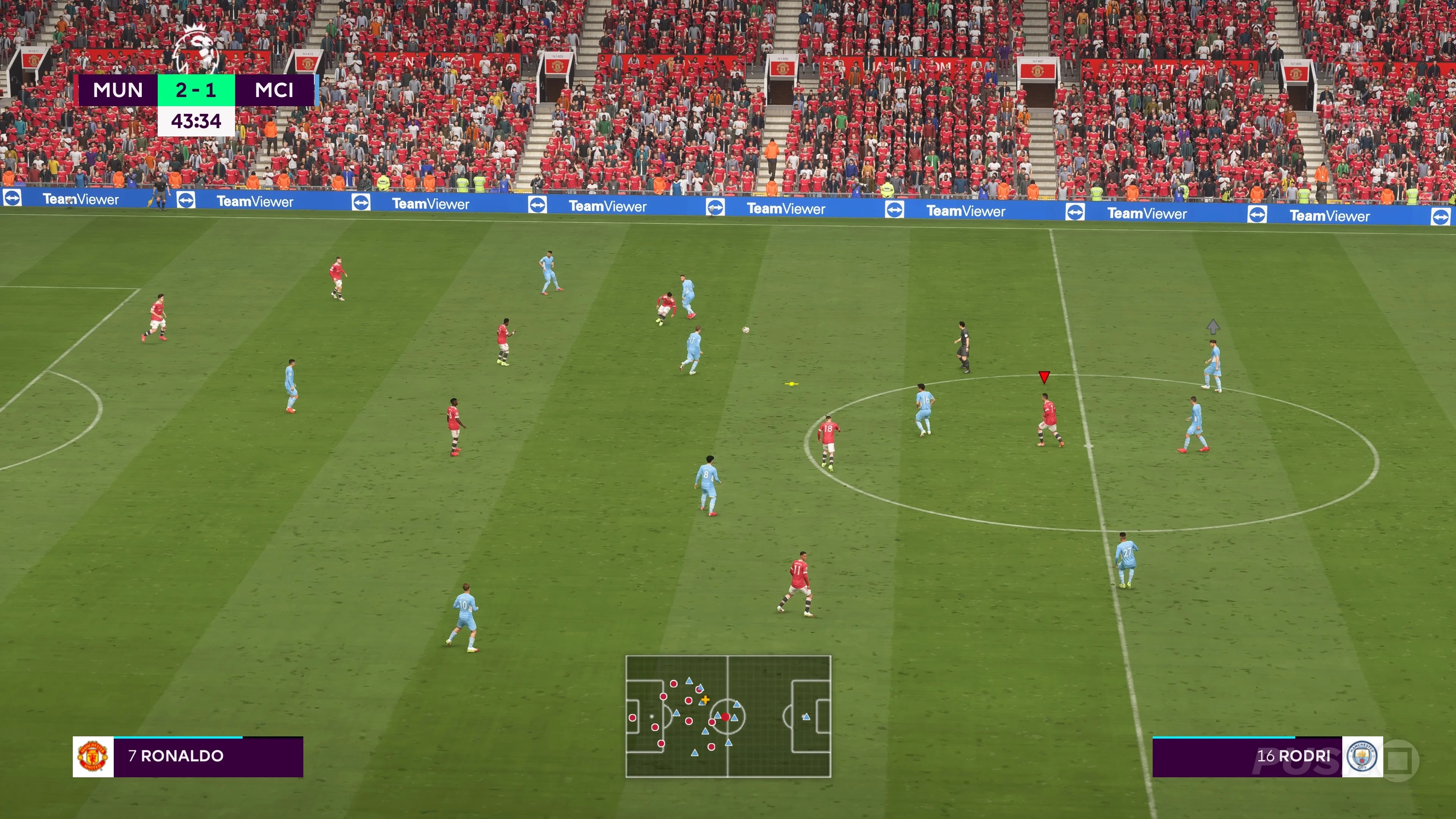Select the Manchester United crest beside Ronaldo

92,756
